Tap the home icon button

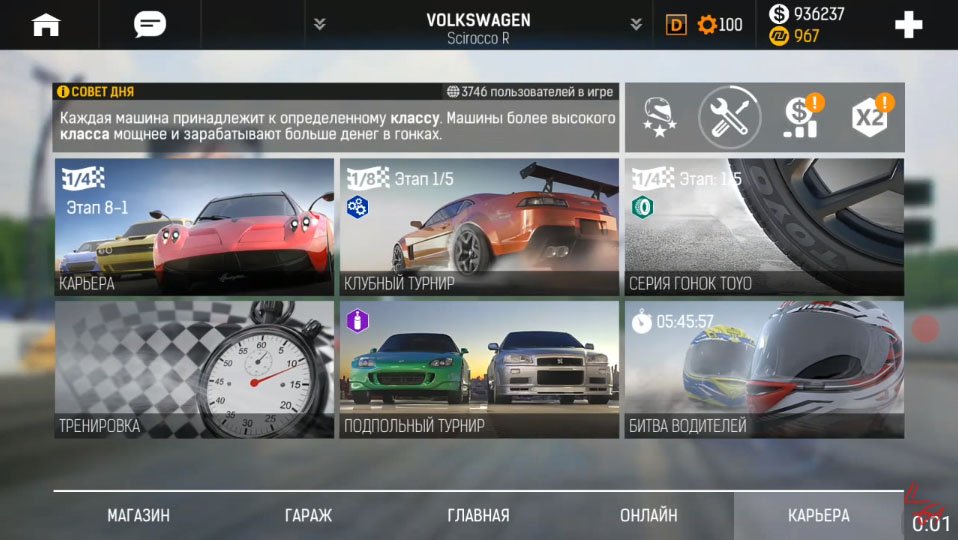46,25
